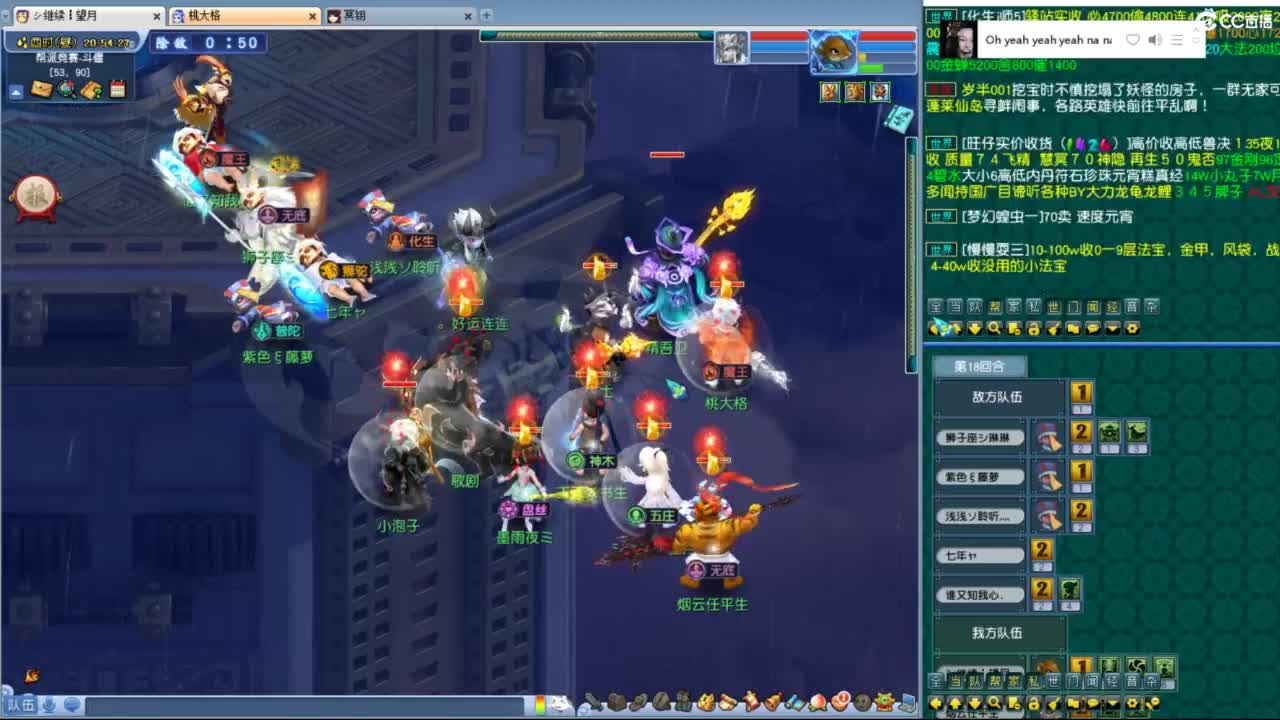Click the gear settings icon in the chat toolbar
This screenshot has height=720, width=1280.
1132,329
